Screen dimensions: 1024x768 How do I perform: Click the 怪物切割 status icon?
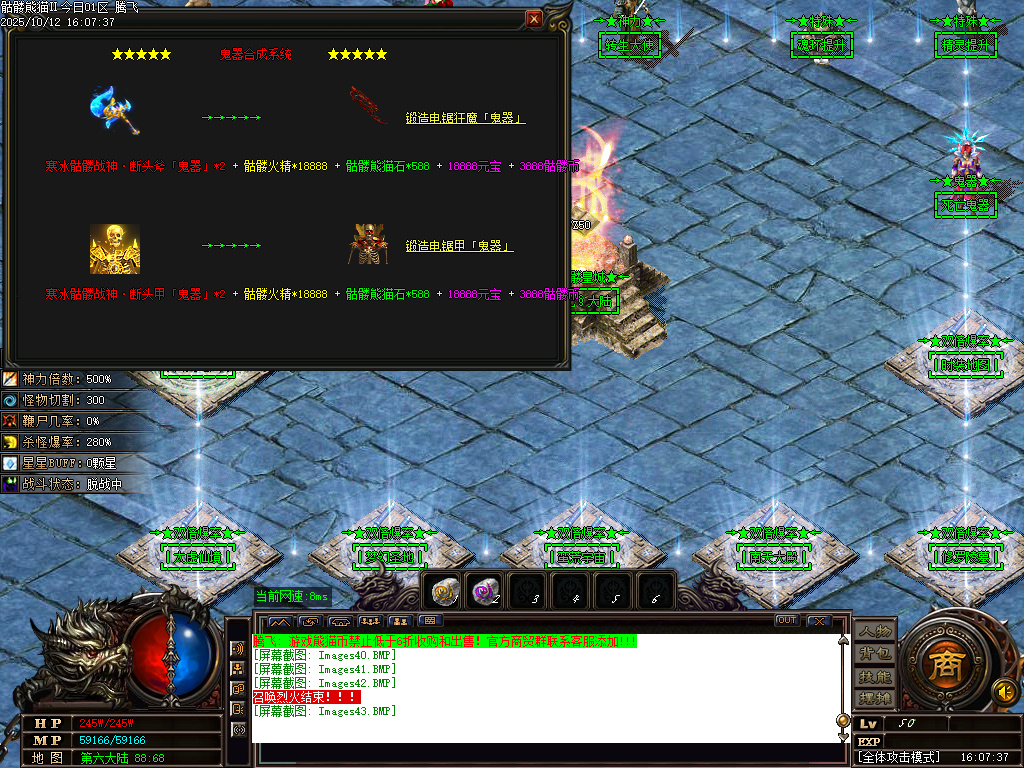(x=10, y=400)
